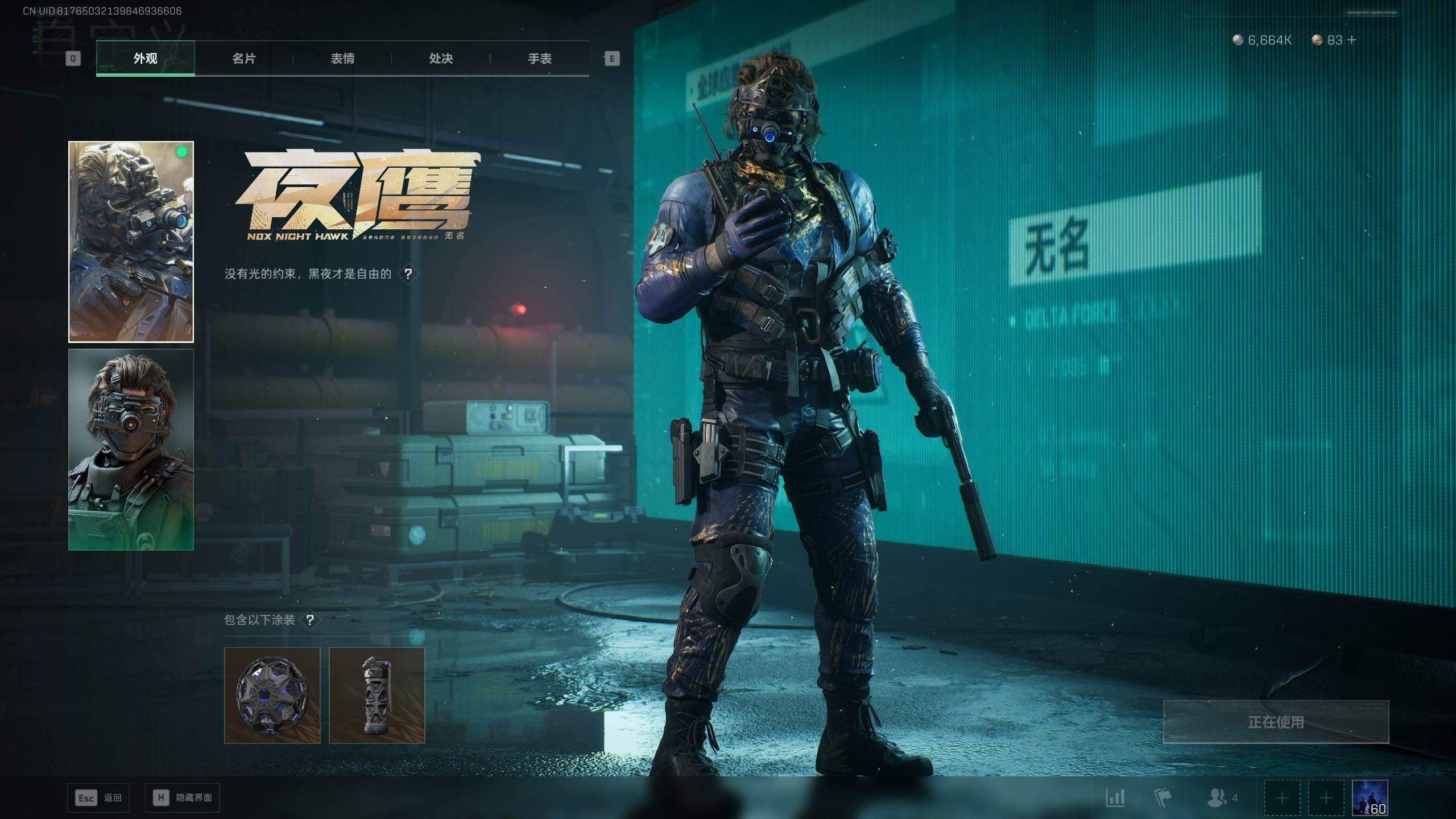Open the player avatar level 60 profile
1456x819 pixels.
[1370, 798]
